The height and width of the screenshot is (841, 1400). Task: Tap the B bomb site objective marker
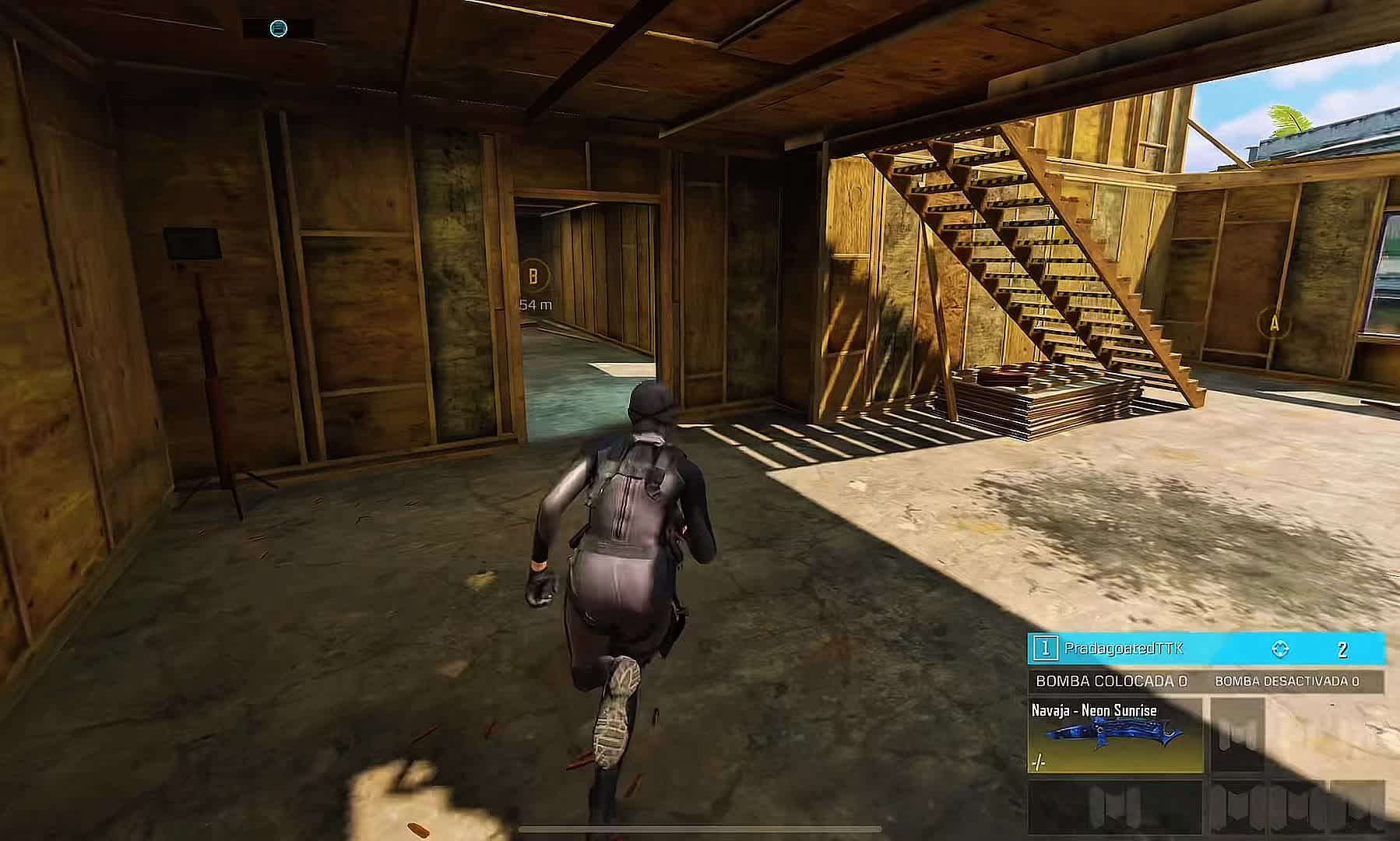coord(533,275)
